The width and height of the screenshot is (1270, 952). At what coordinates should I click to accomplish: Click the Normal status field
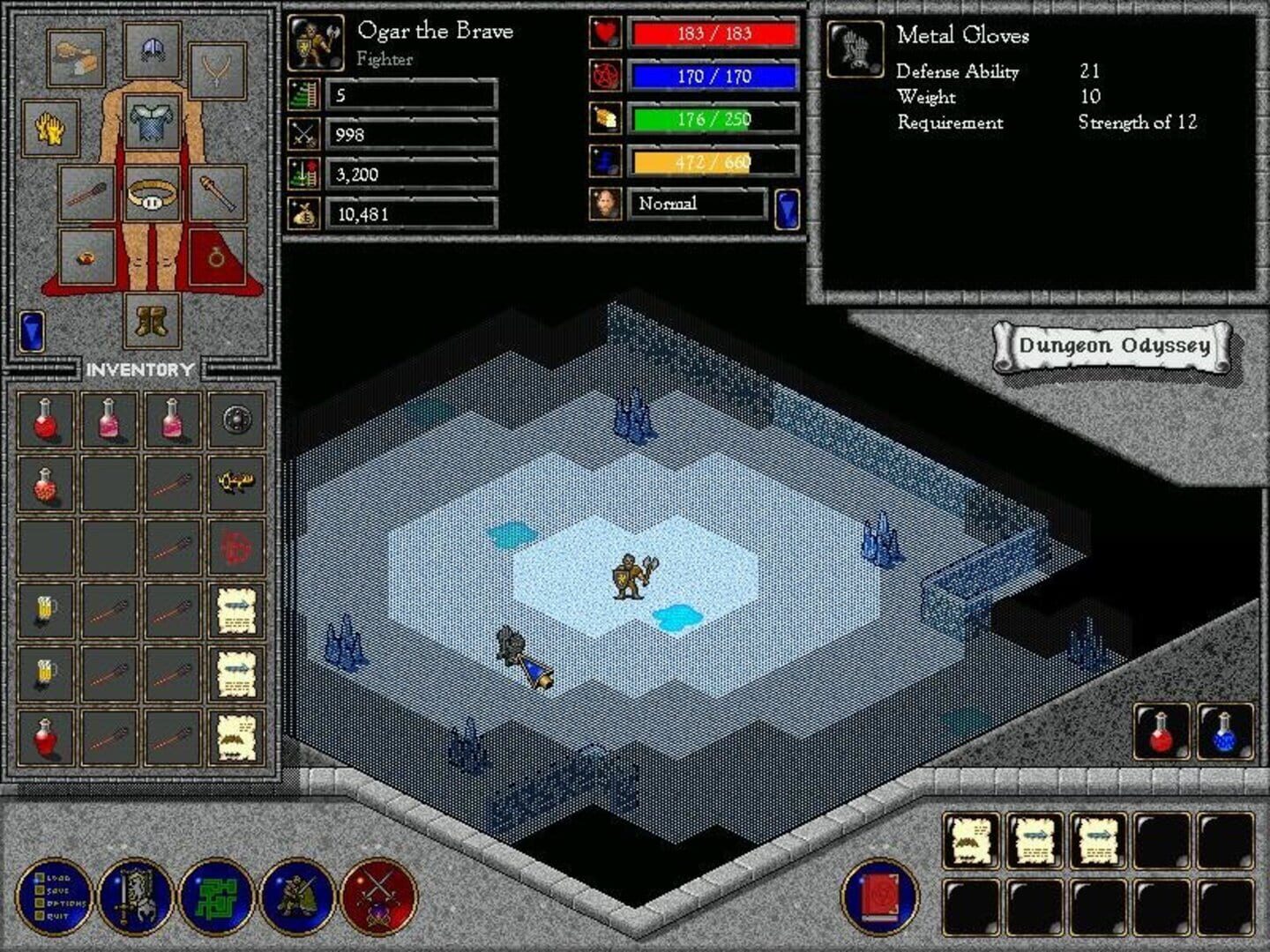pos(696,203)
